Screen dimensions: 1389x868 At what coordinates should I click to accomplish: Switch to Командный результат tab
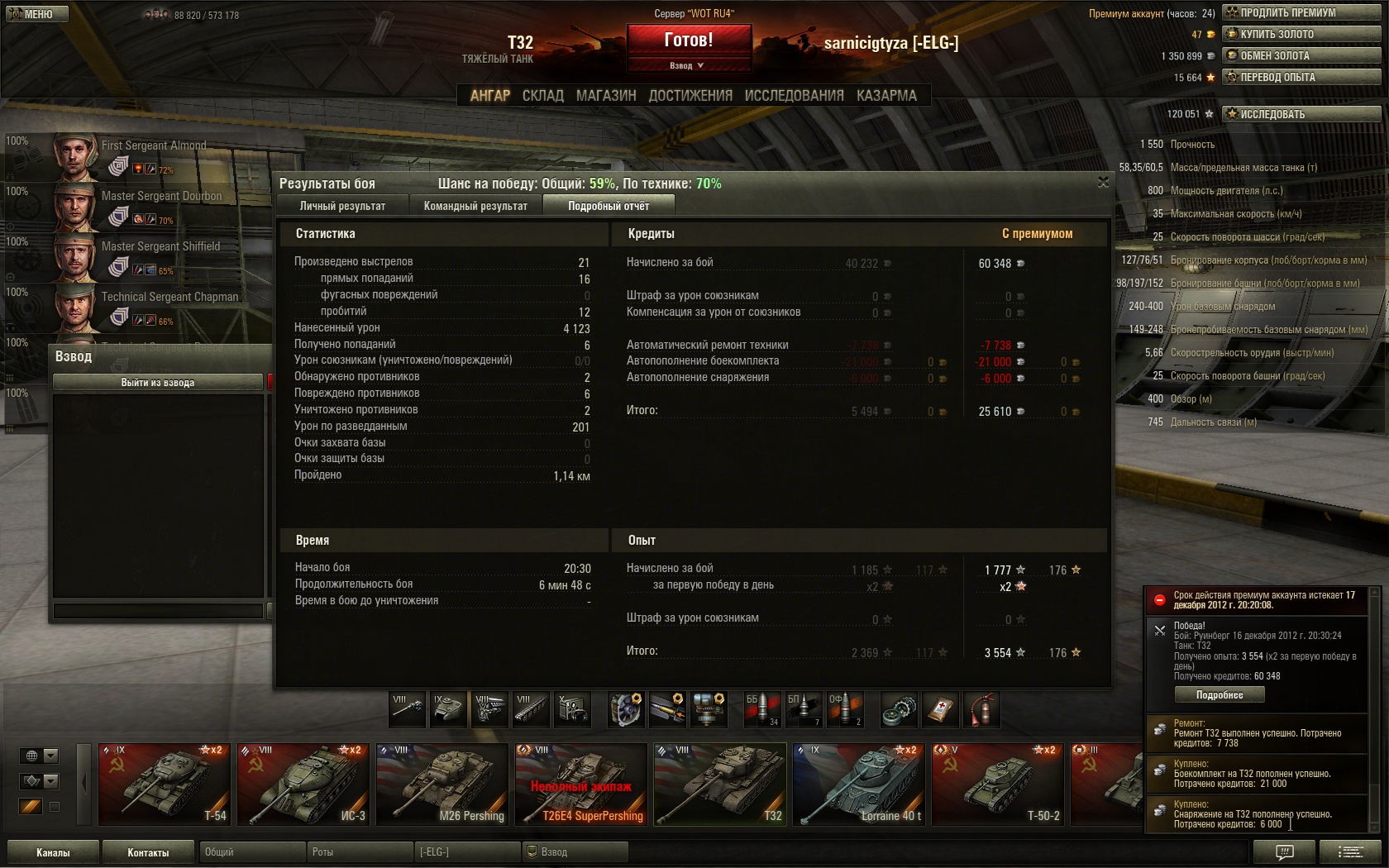[x=475, y=206]
